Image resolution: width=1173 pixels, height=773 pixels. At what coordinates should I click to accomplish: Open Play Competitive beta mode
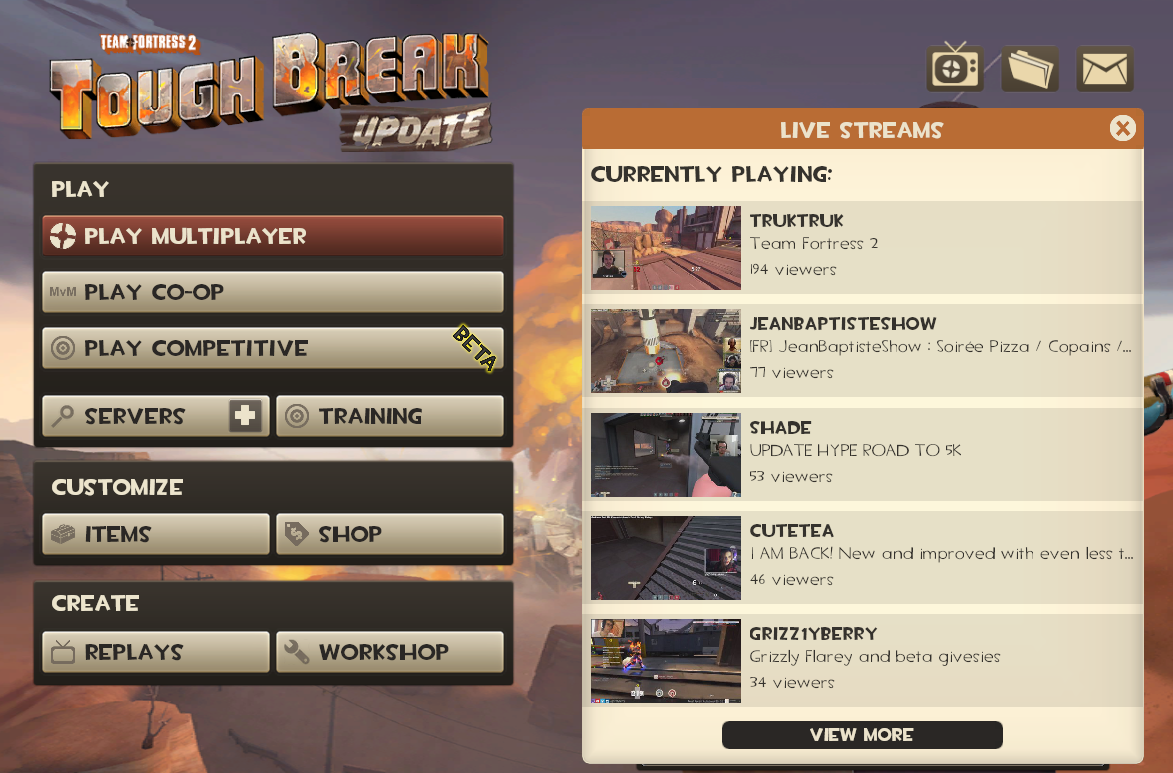[x=272, y=348]
